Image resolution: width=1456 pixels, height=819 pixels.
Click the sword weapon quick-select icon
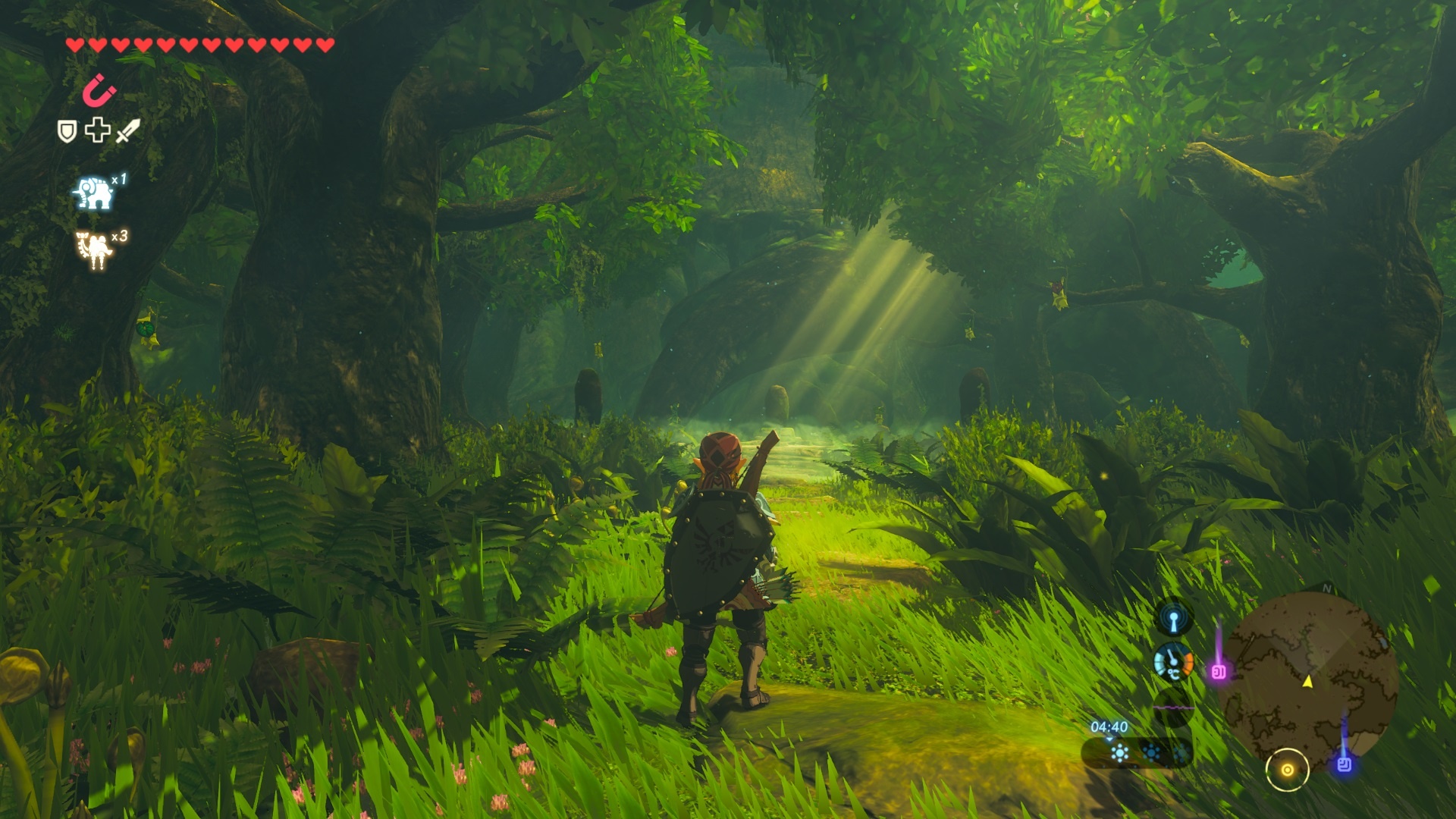128,130
